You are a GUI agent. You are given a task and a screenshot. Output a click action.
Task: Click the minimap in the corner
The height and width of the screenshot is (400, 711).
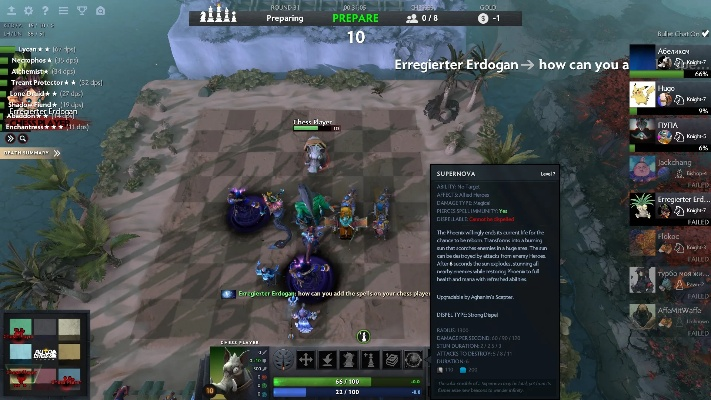tap(45, 355)
